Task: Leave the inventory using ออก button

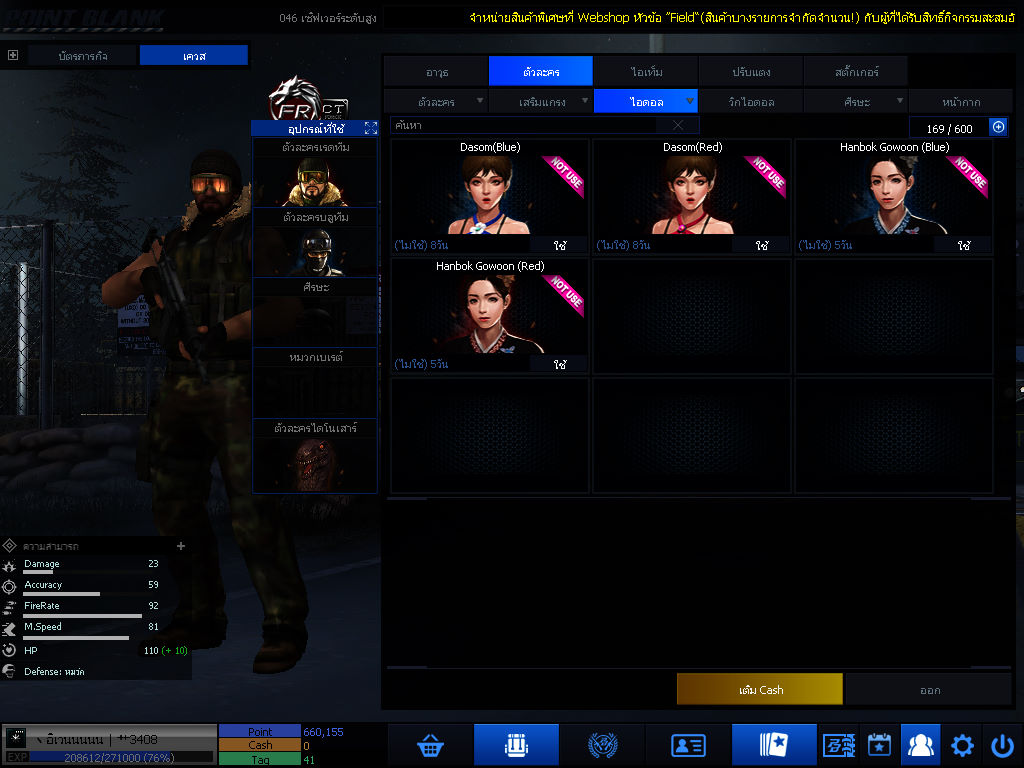Action: pos(930,690)
